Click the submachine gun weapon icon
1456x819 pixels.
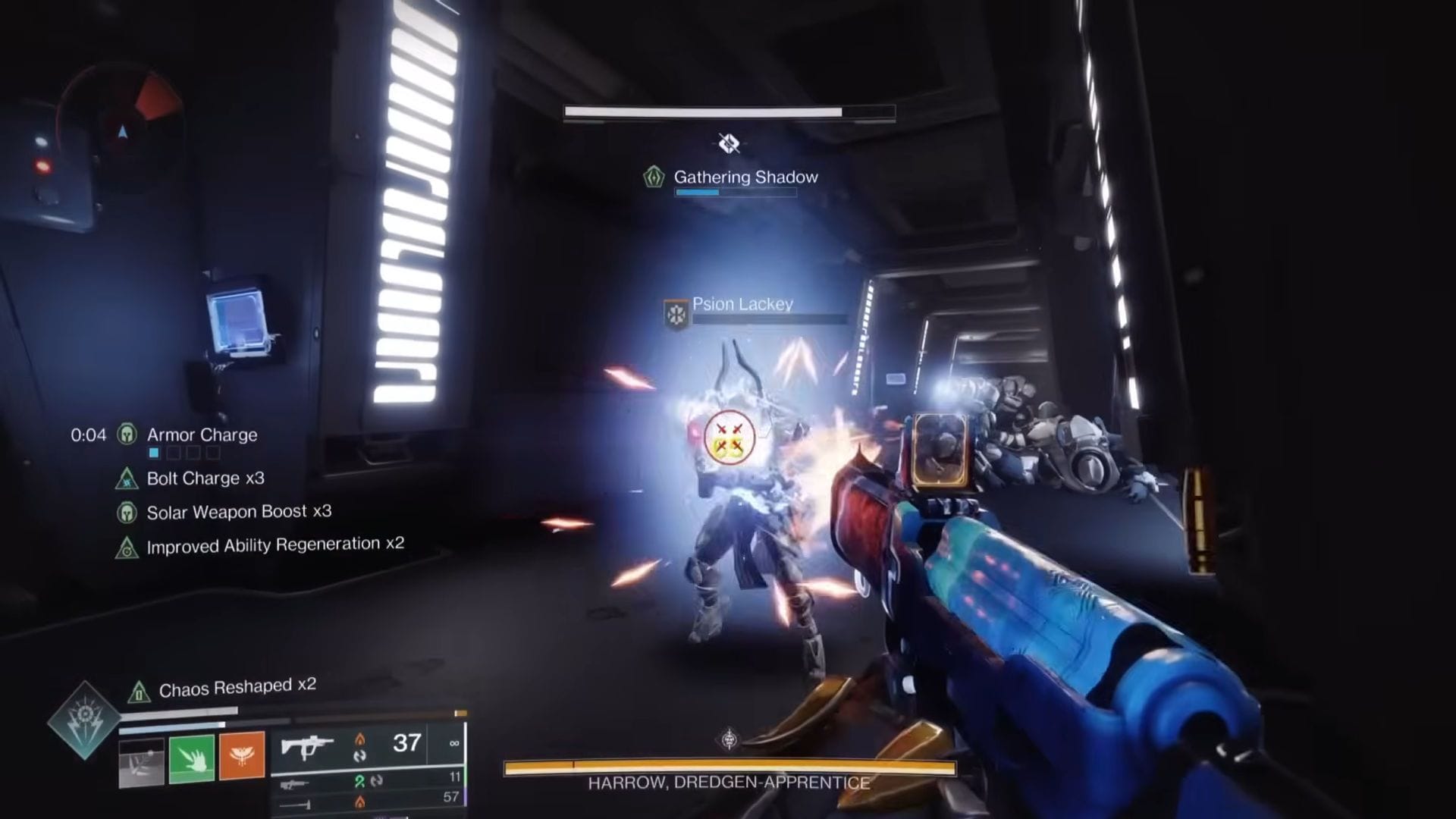coord(306,745)
